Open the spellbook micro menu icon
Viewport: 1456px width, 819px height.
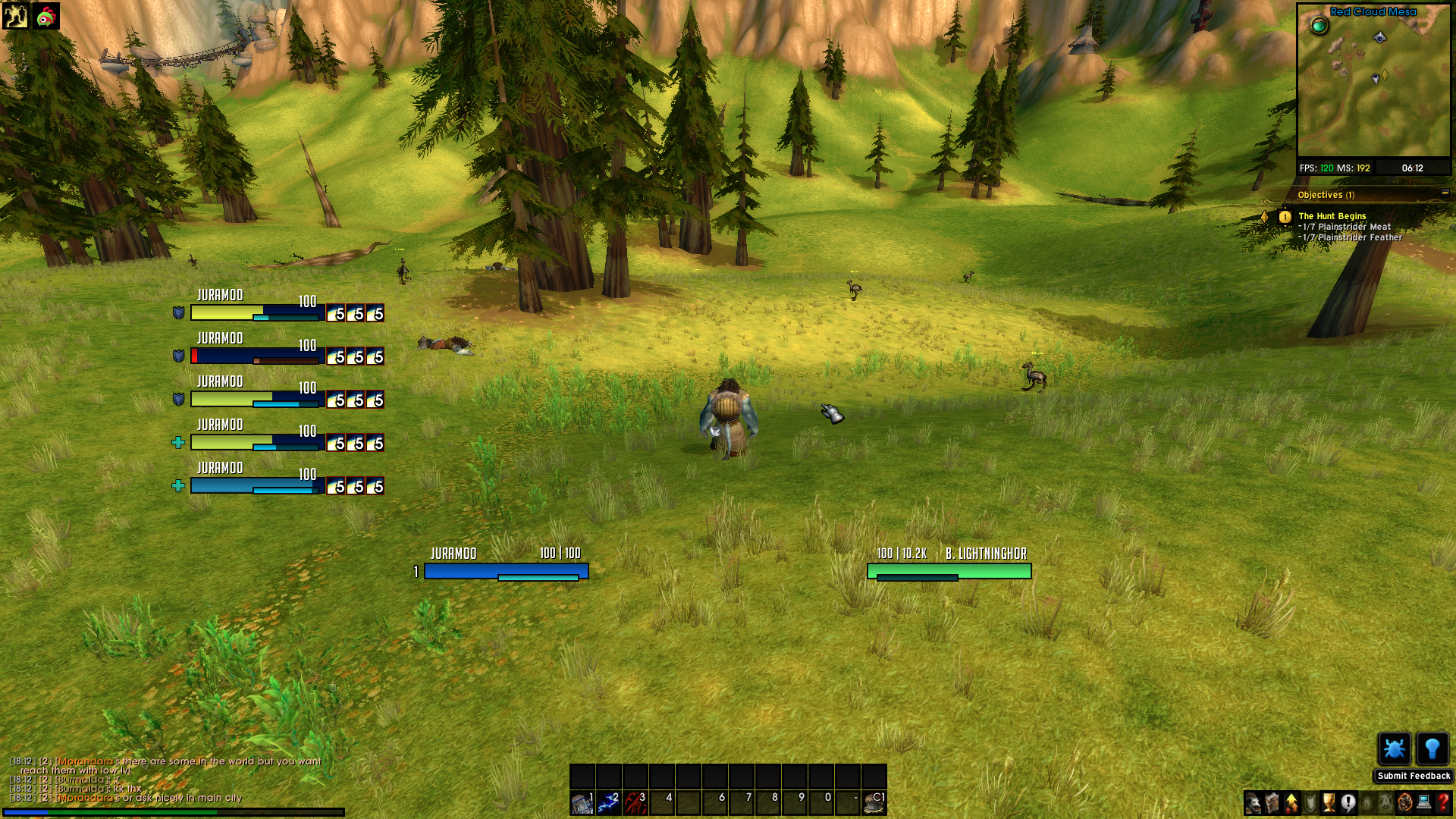[1272, 802]
